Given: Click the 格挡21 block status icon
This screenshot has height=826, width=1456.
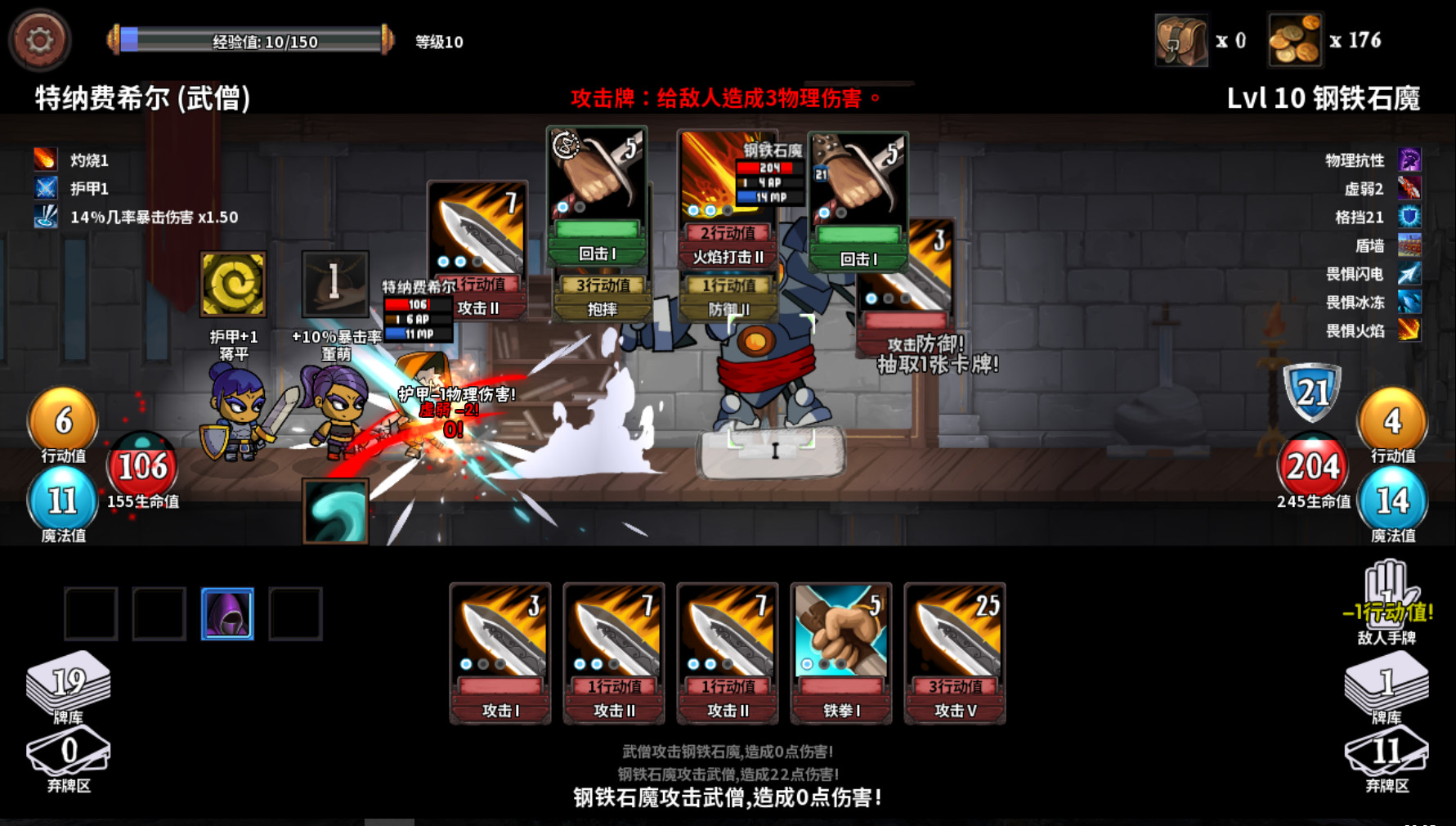Looking at the screenshot, I should tap(1408, 218).
